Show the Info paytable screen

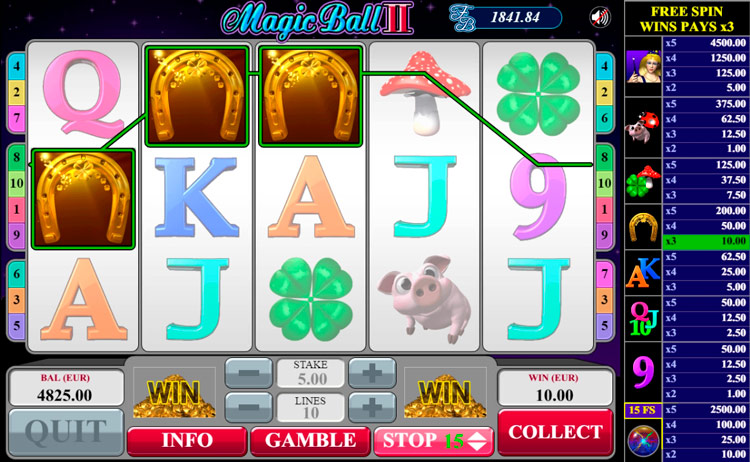click(x=186, y=440)
